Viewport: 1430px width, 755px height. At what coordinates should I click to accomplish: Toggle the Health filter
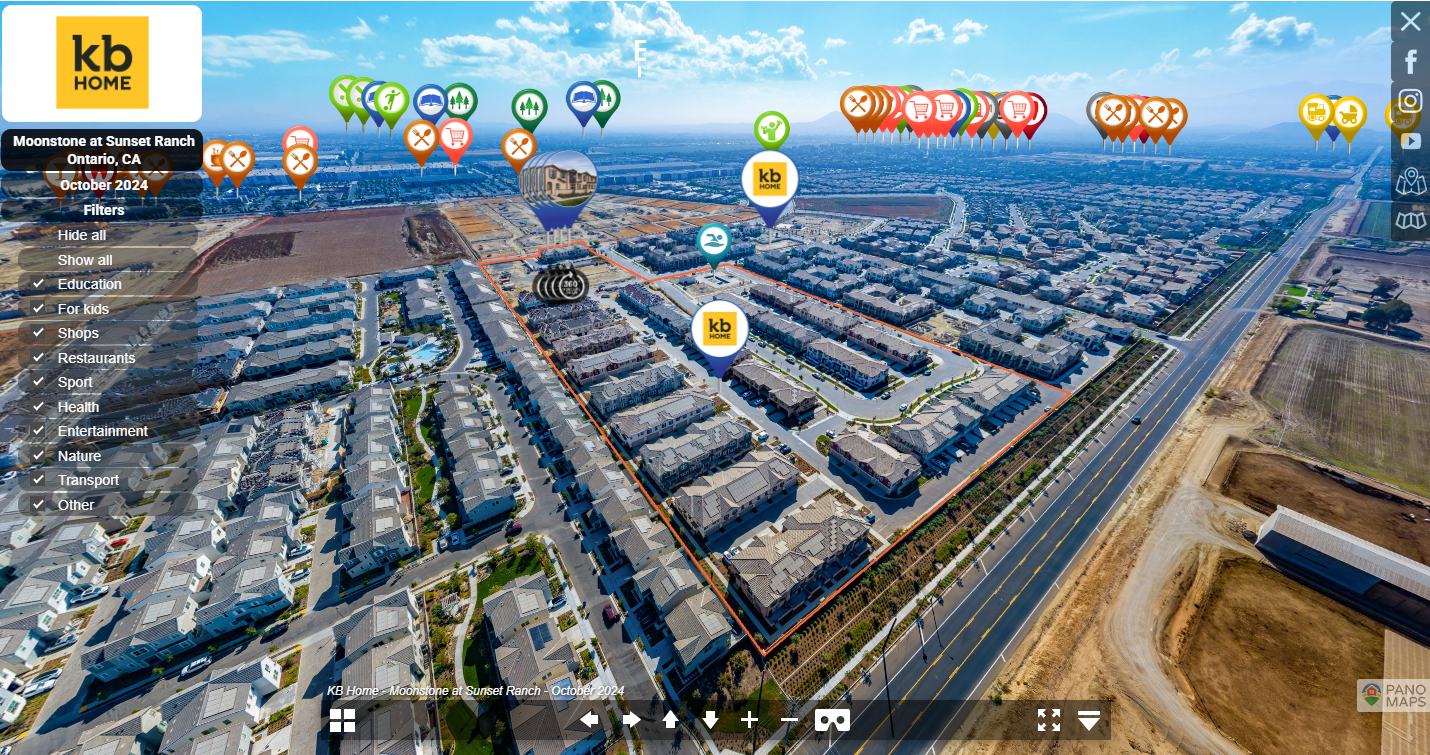[39, 407]
